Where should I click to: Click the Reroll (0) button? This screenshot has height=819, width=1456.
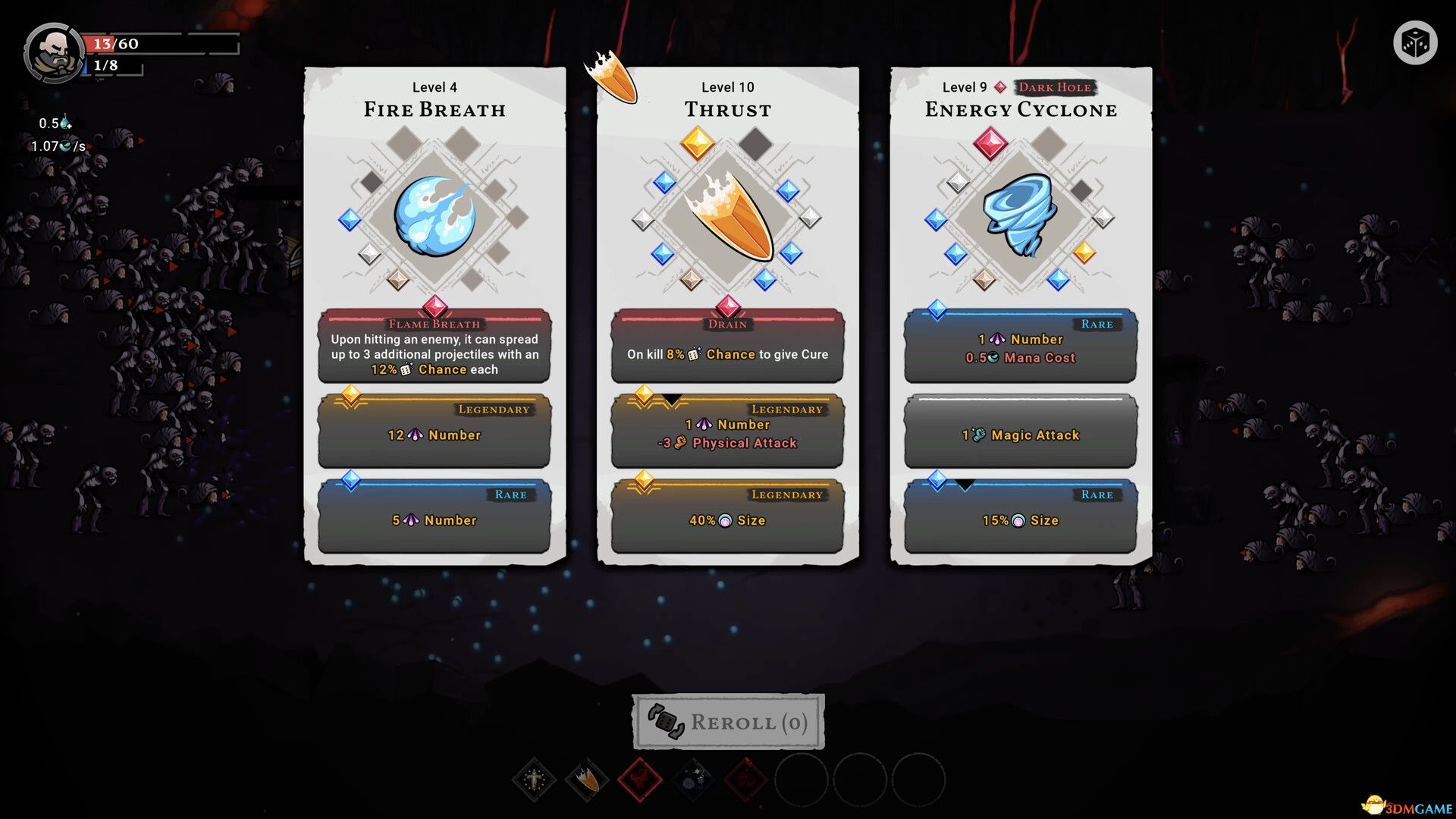point(726,722)
